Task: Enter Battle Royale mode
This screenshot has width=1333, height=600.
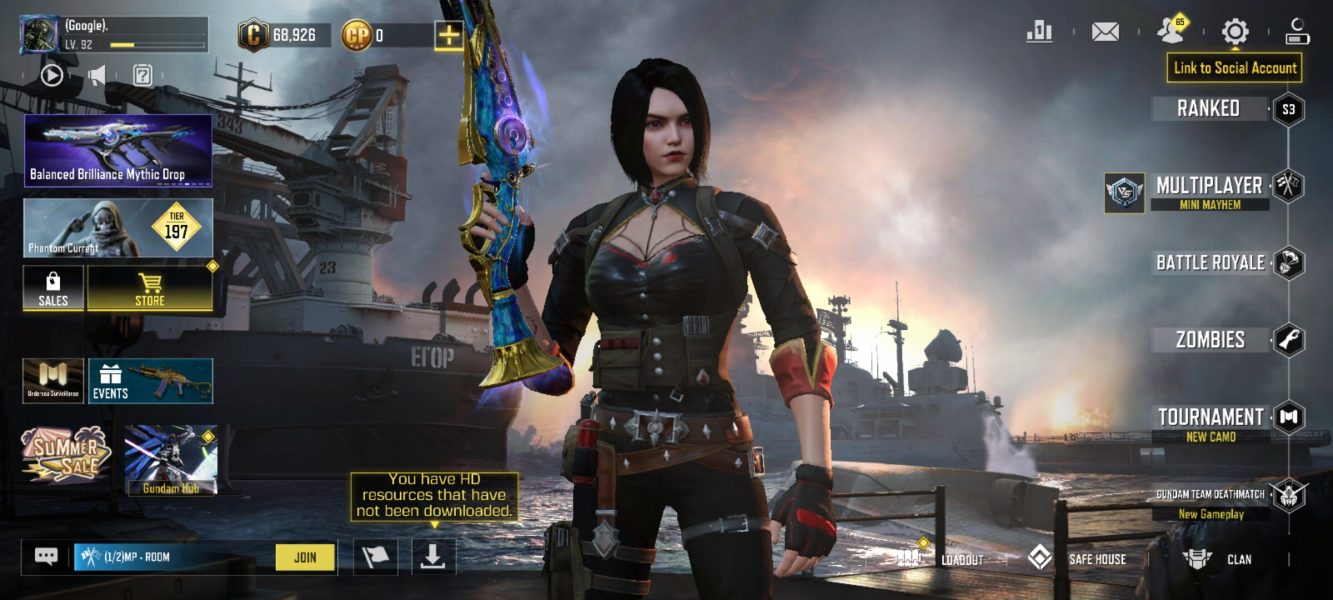Action: tap(1210, 263)
